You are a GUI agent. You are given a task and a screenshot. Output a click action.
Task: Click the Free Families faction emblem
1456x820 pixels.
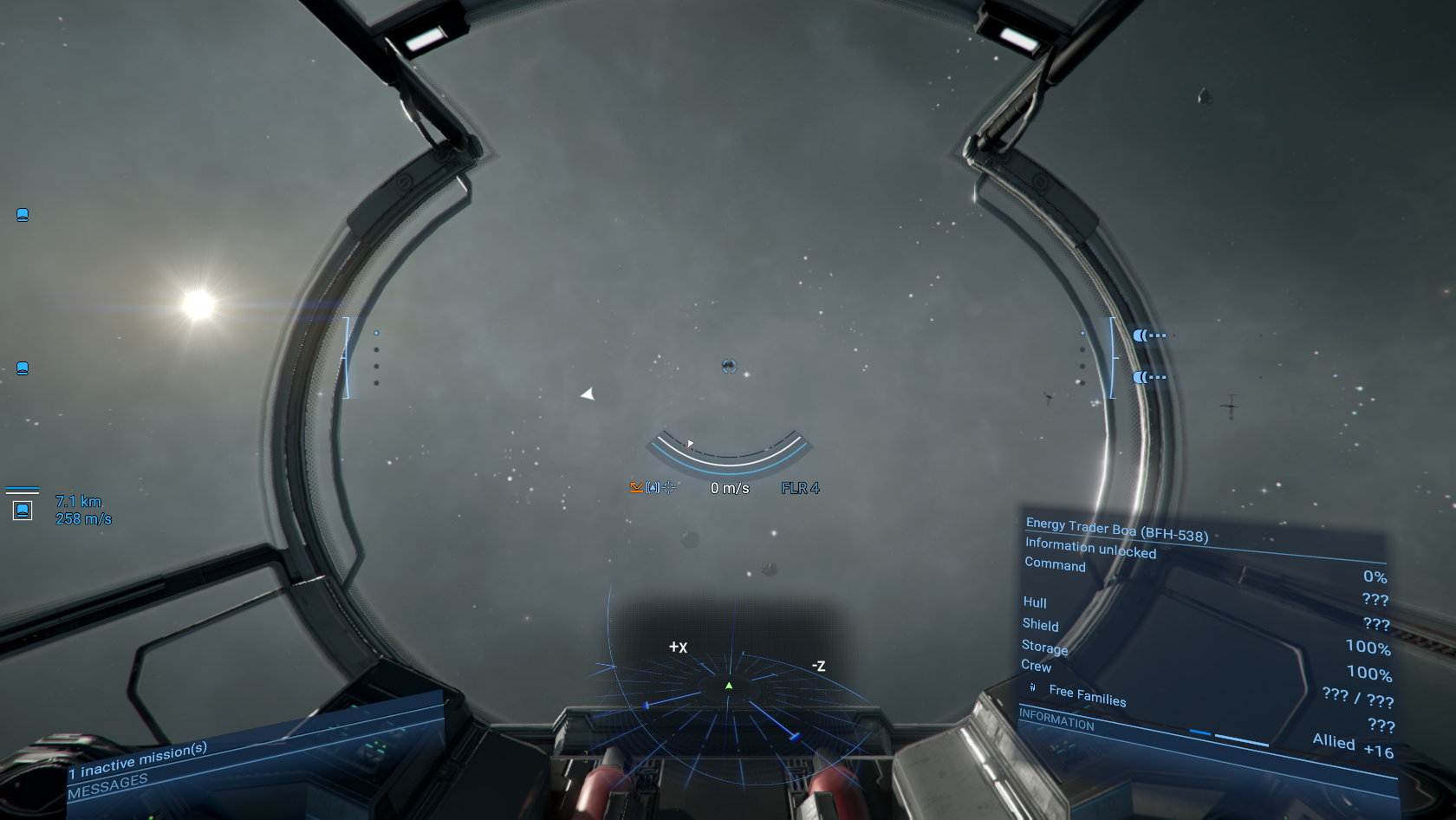(1031, 687)
